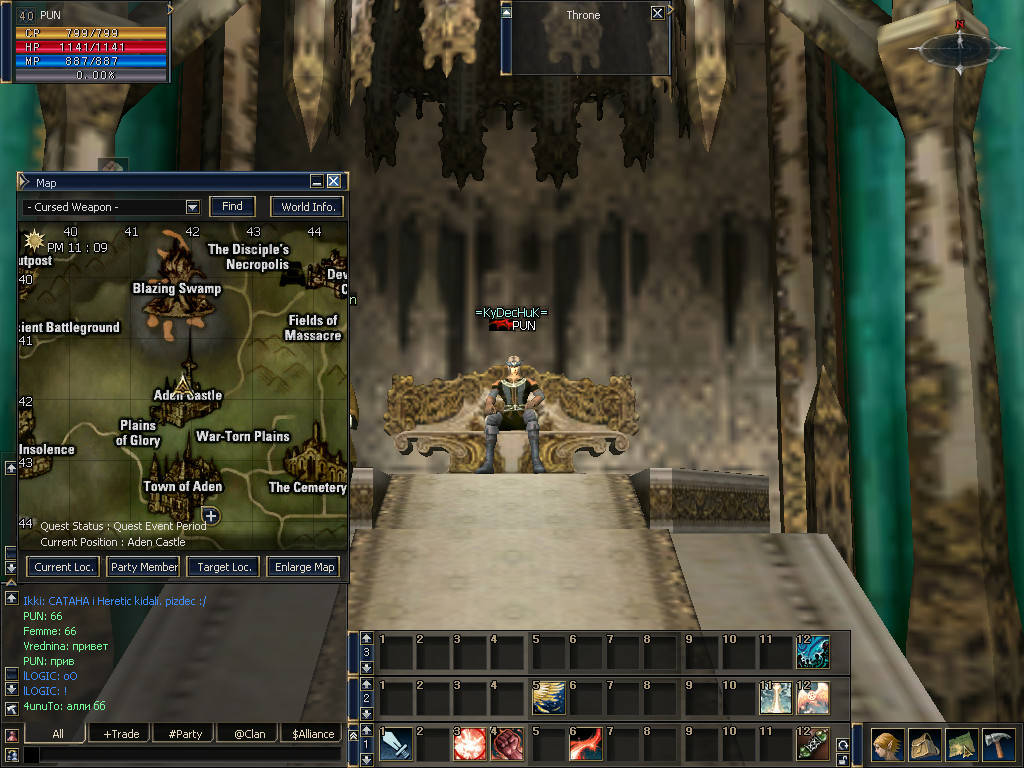Image resolution: width=1024 pixels, height=768 pixels.
Task: Switch to the #Party chat tab
Action: pyautogui.click(x=185, y=734)
